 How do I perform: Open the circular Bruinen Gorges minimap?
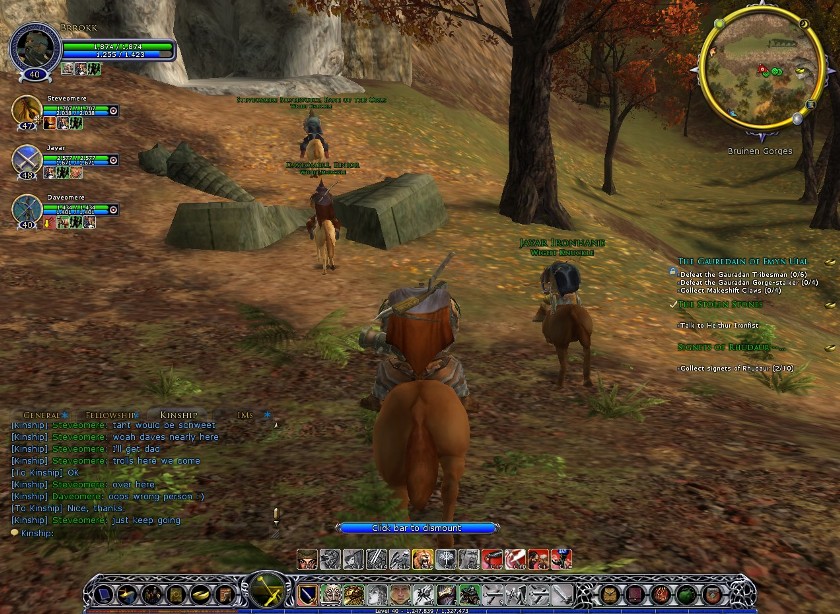coord(763,76)
